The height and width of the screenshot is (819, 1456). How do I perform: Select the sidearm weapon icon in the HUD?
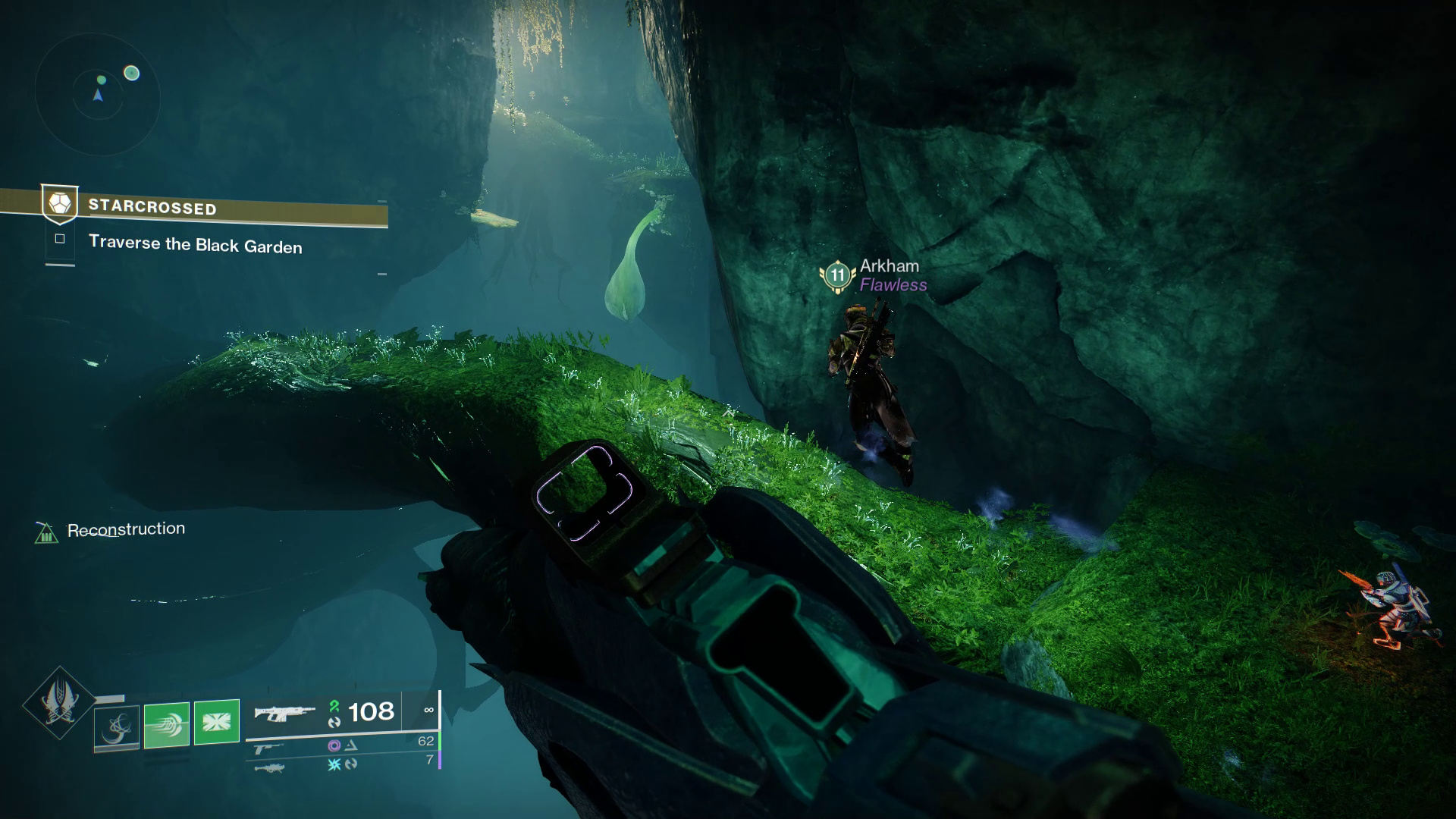coord(267,748)
